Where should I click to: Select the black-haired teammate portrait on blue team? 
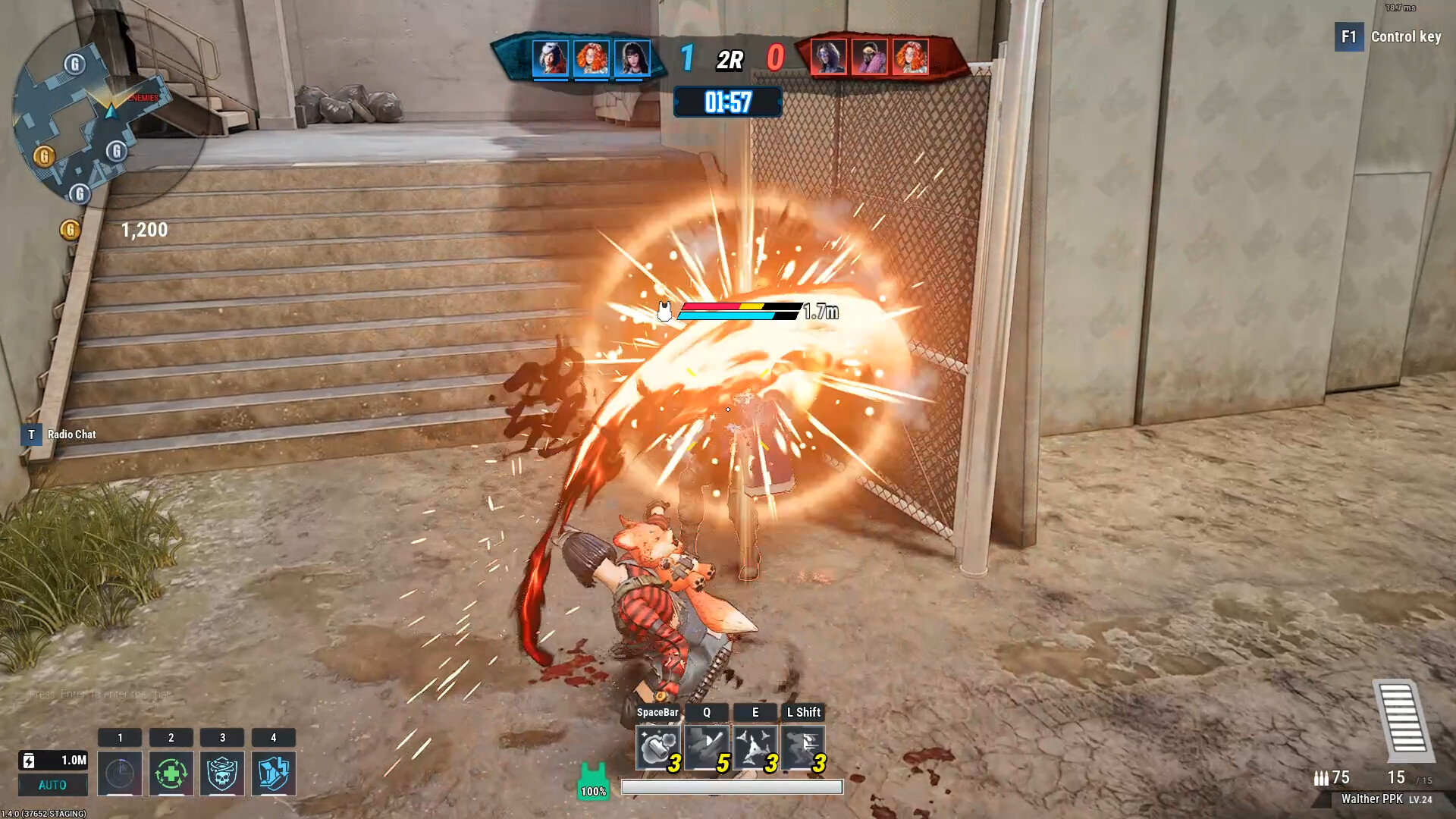632,58
